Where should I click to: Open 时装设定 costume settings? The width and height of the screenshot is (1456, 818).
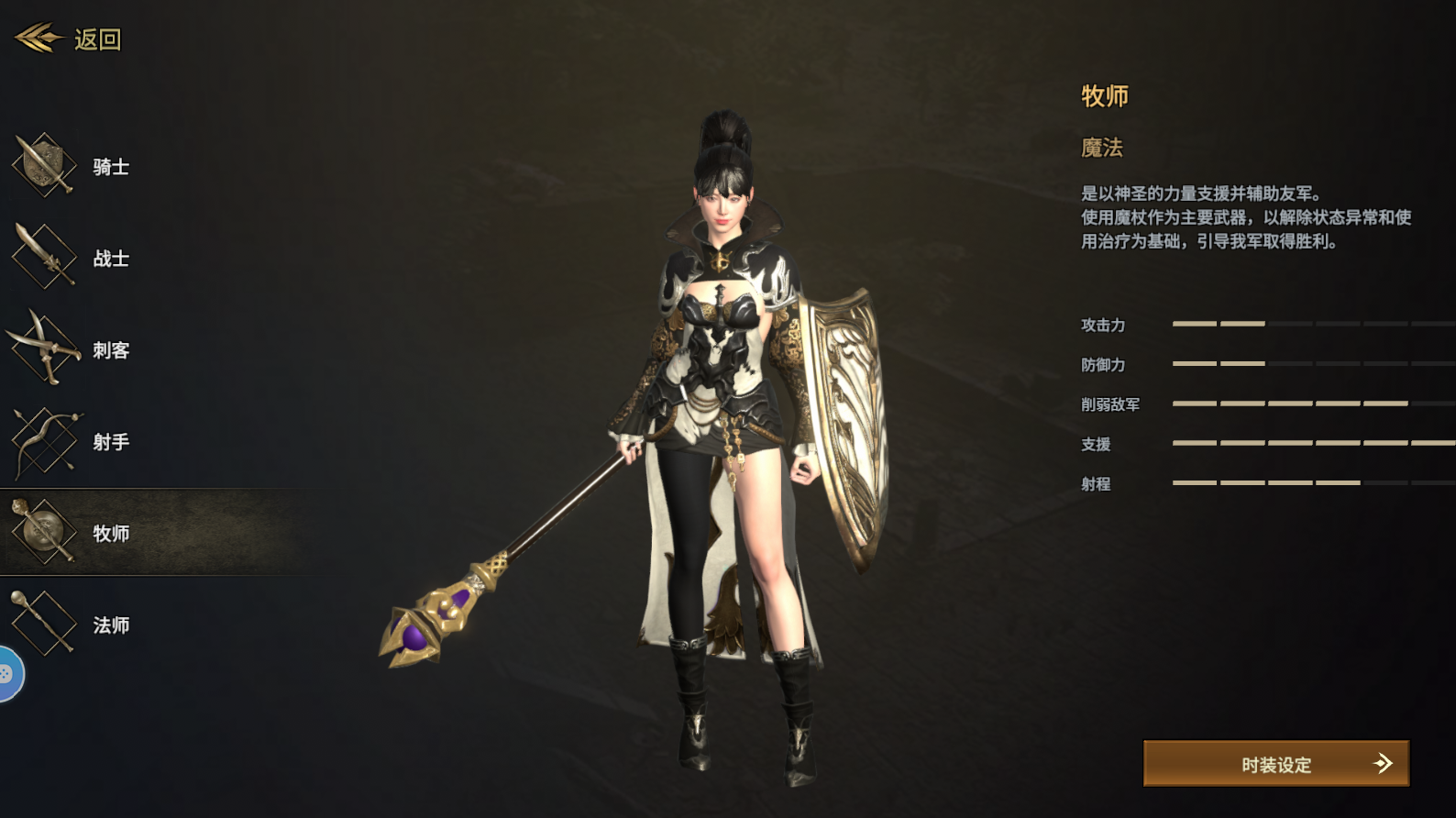click(1275, 764)
